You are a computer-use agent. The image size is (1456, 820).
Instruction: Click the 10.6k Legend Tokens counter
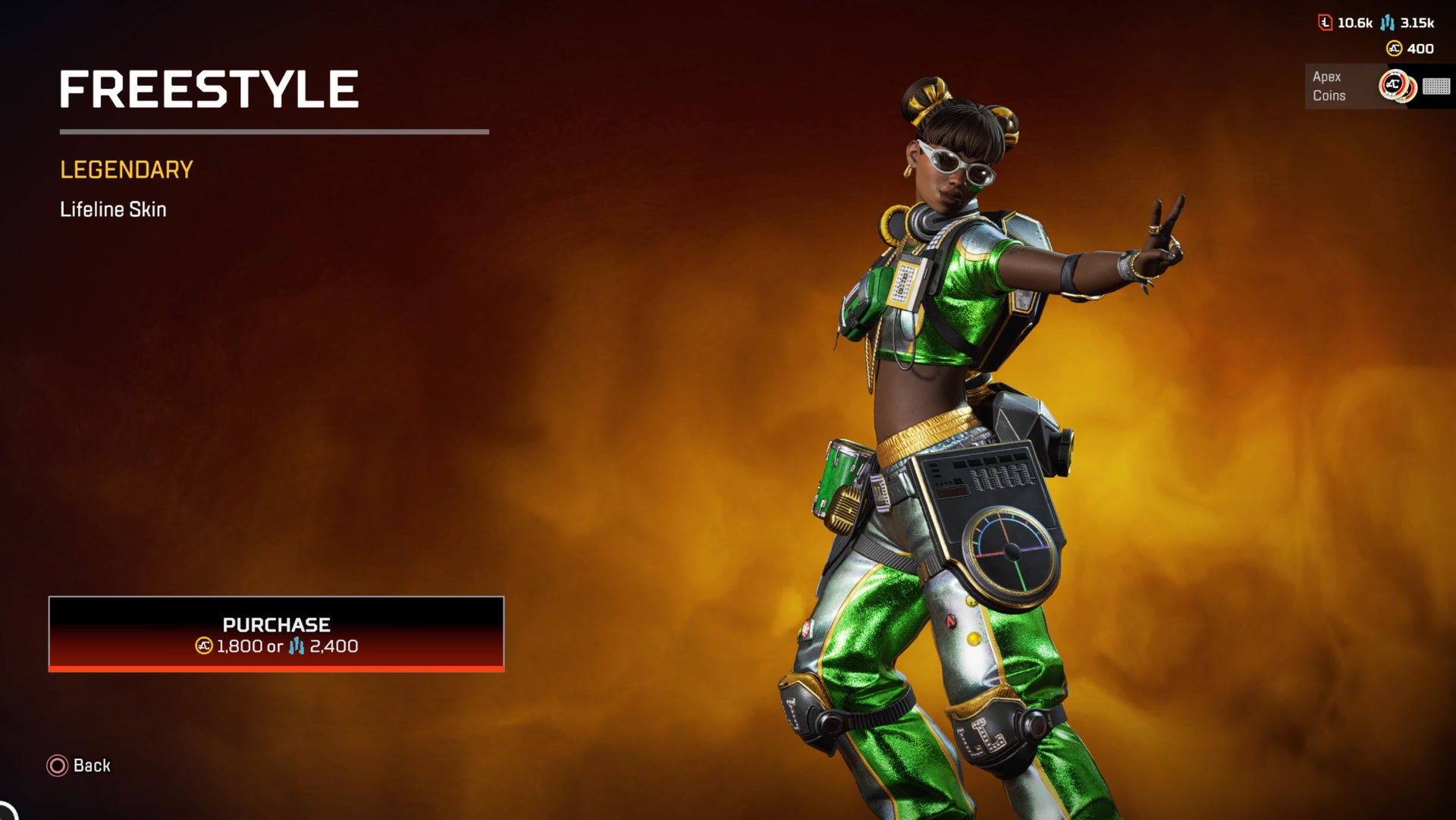pos(1356,23)
